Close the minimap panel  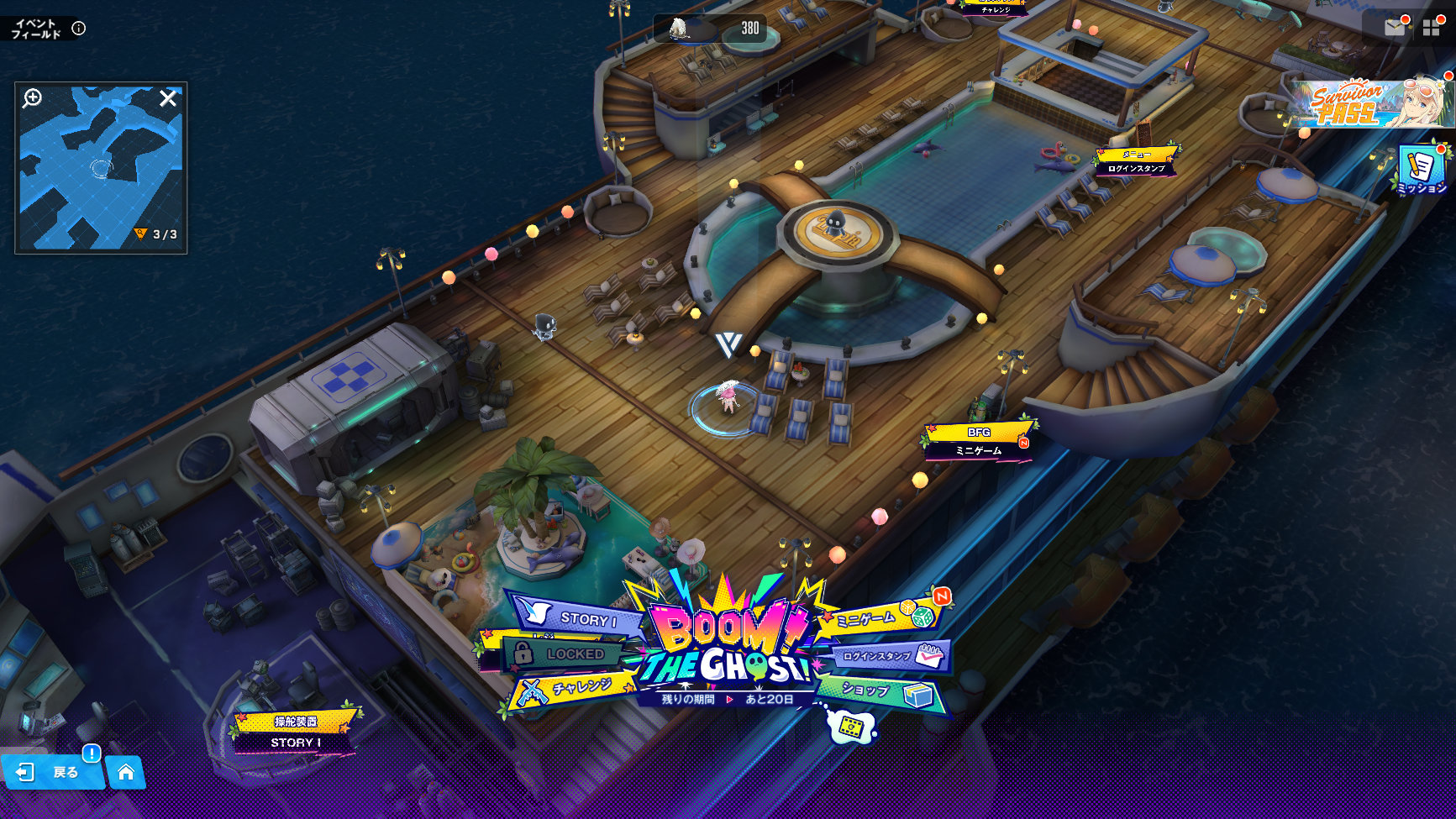pos(168,98)
